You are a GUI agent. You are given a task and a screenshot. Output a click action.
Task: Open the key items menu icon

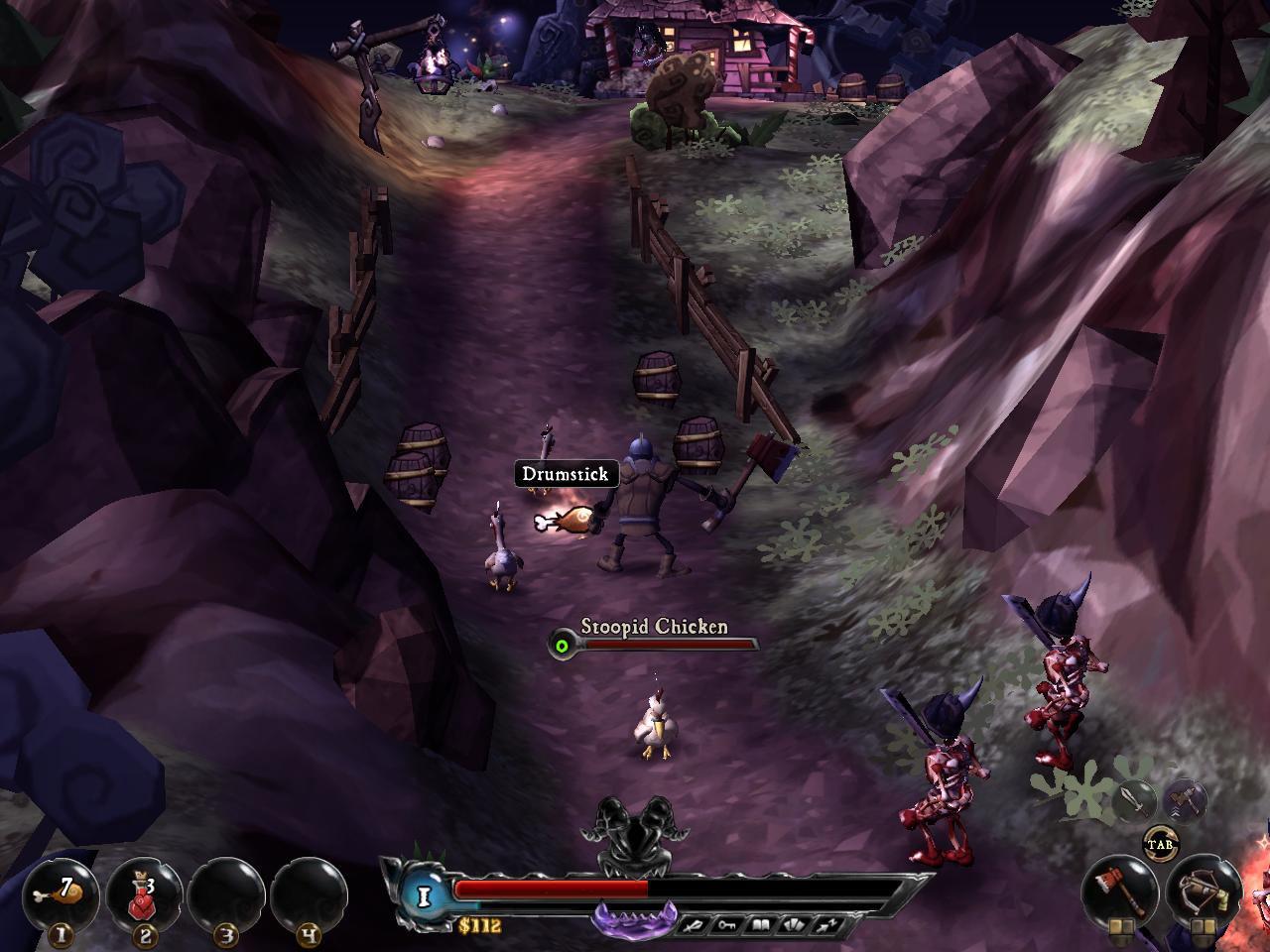point(727,926)
